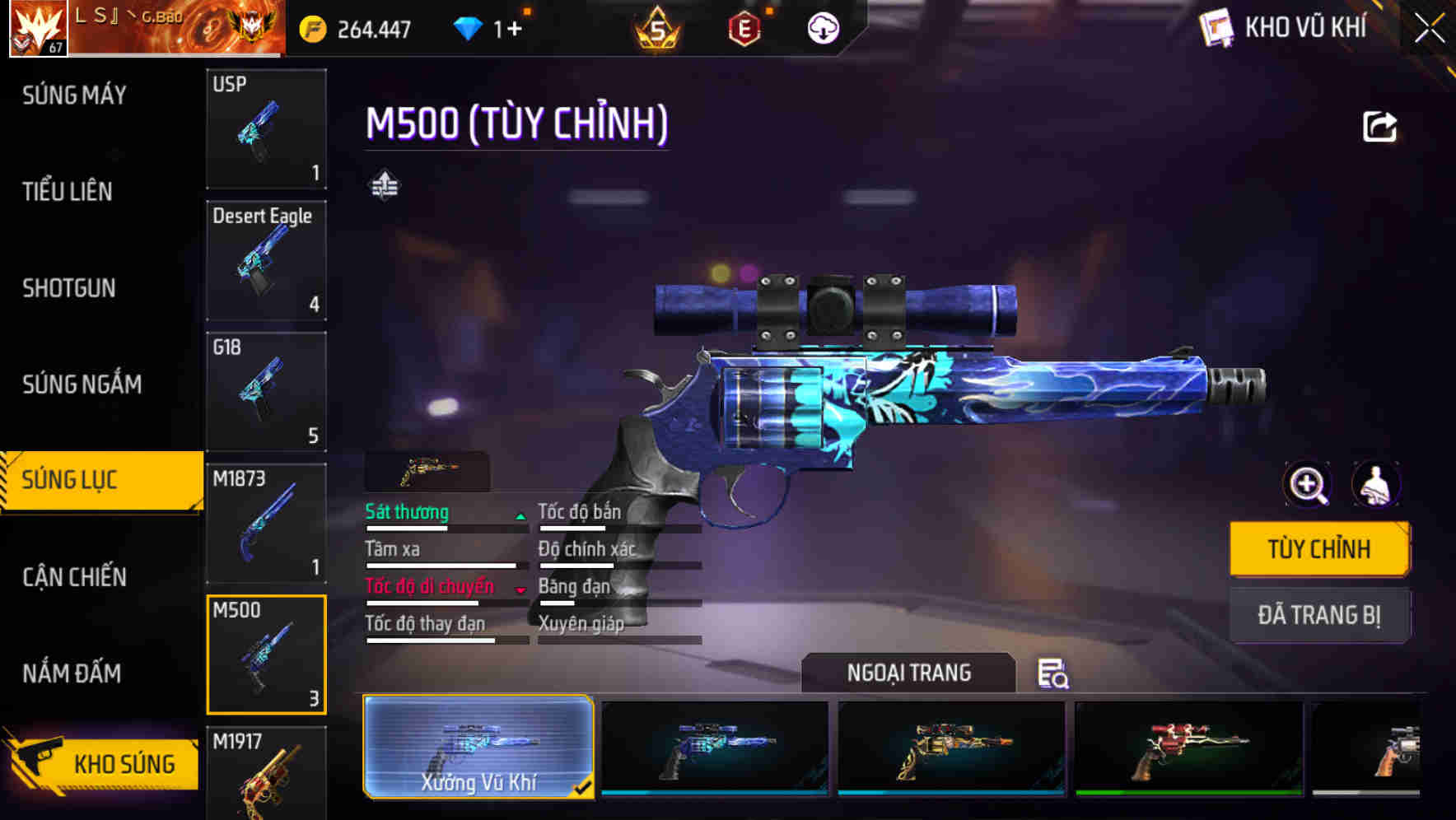Open the cloud download resource icon

[823, 27]
